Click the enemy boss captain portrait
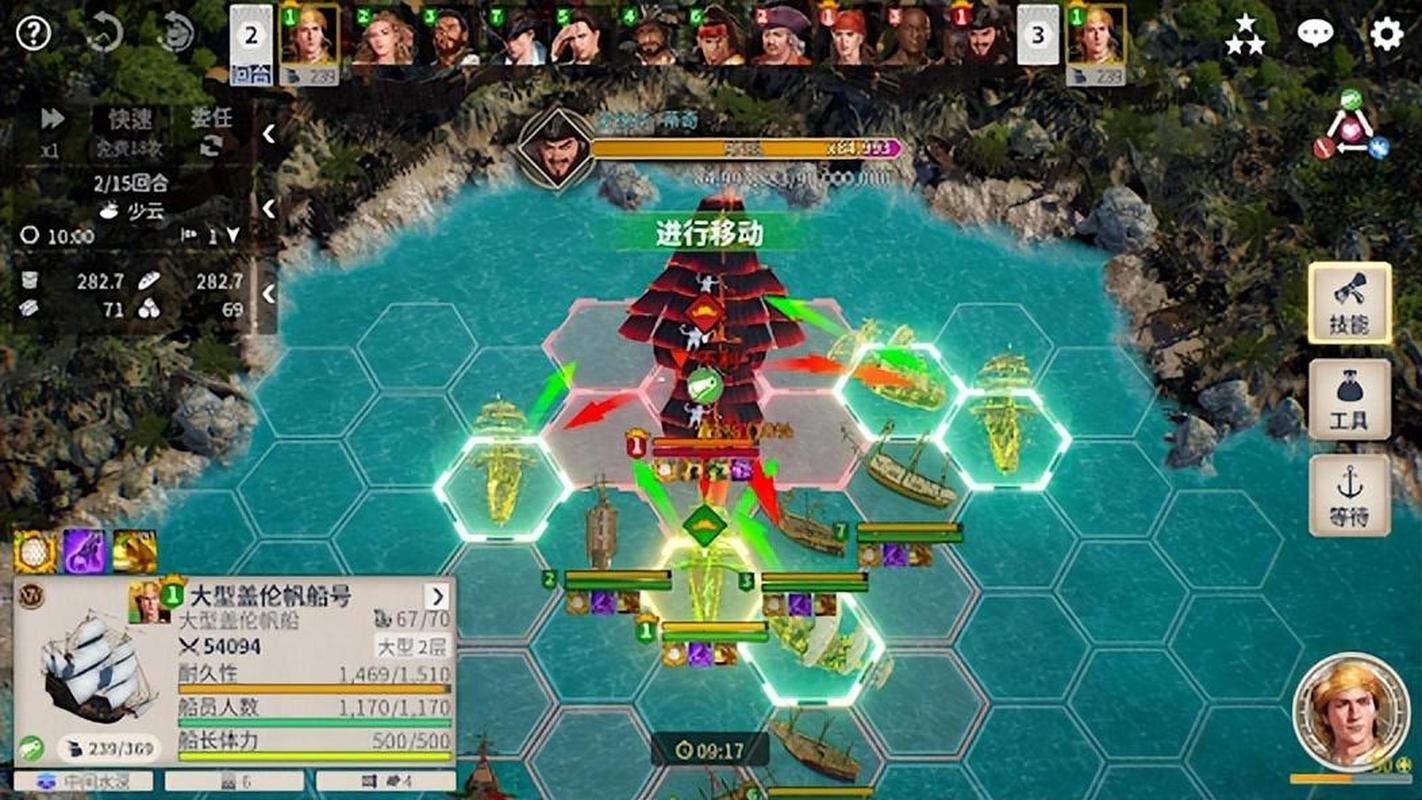The image size is (1422, 800). point(553,148)
